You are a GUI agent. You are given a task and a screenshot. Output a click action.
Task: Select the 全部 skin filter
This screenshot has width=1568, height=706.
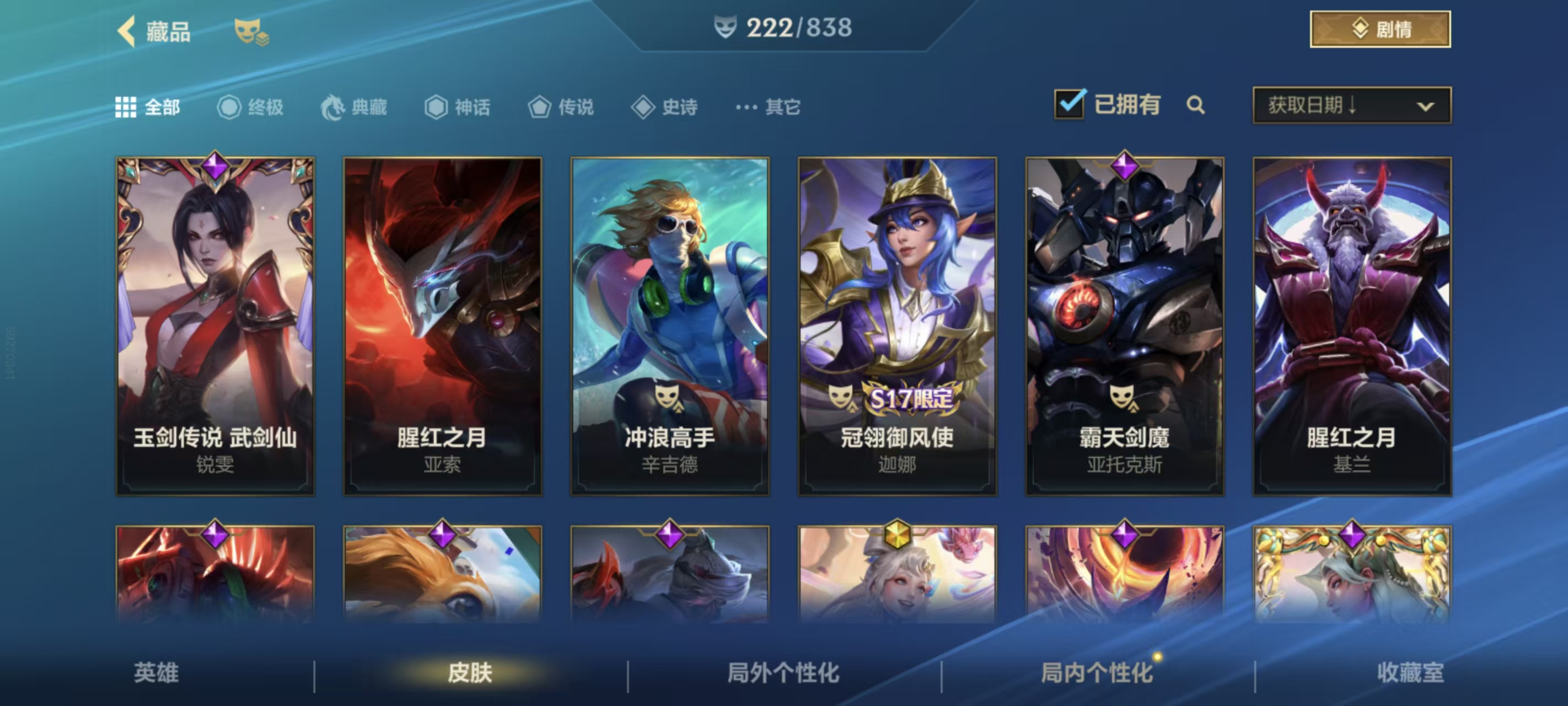click(x=148, y=107)
